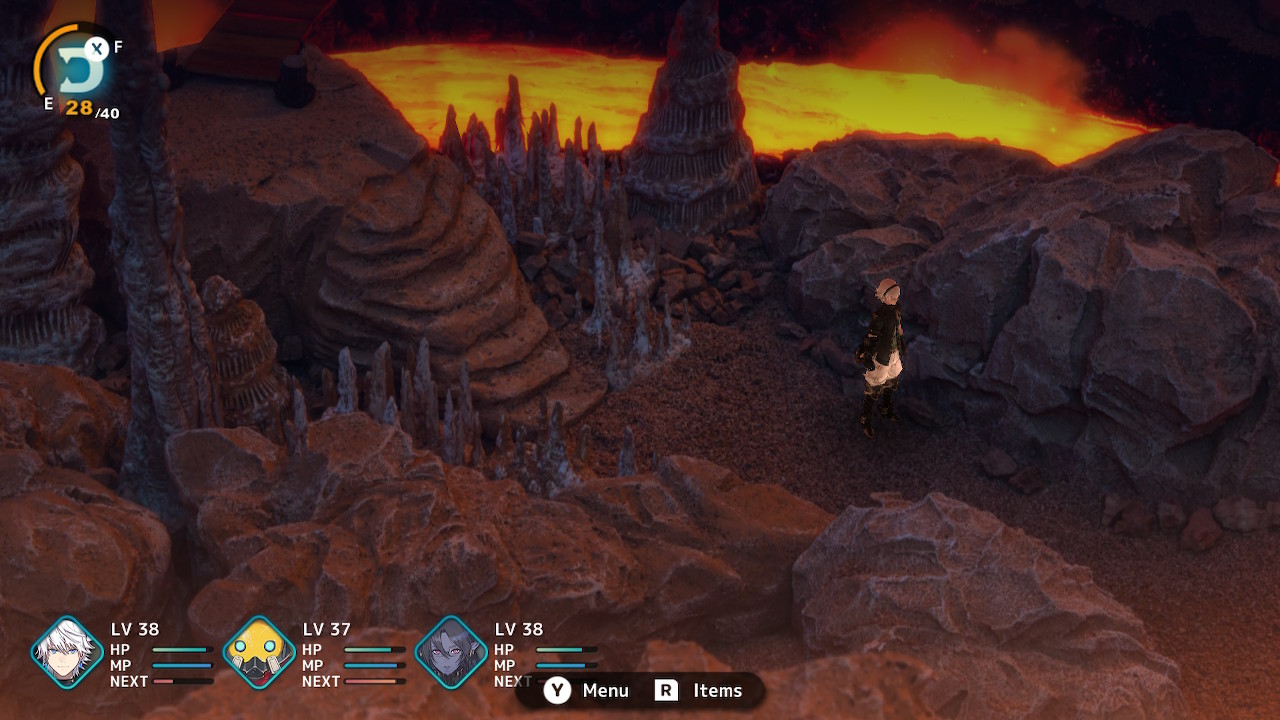Screen dimensions: 1280x720
Task: Select the white-haired party member portrait
Action: tap(67, 653)
